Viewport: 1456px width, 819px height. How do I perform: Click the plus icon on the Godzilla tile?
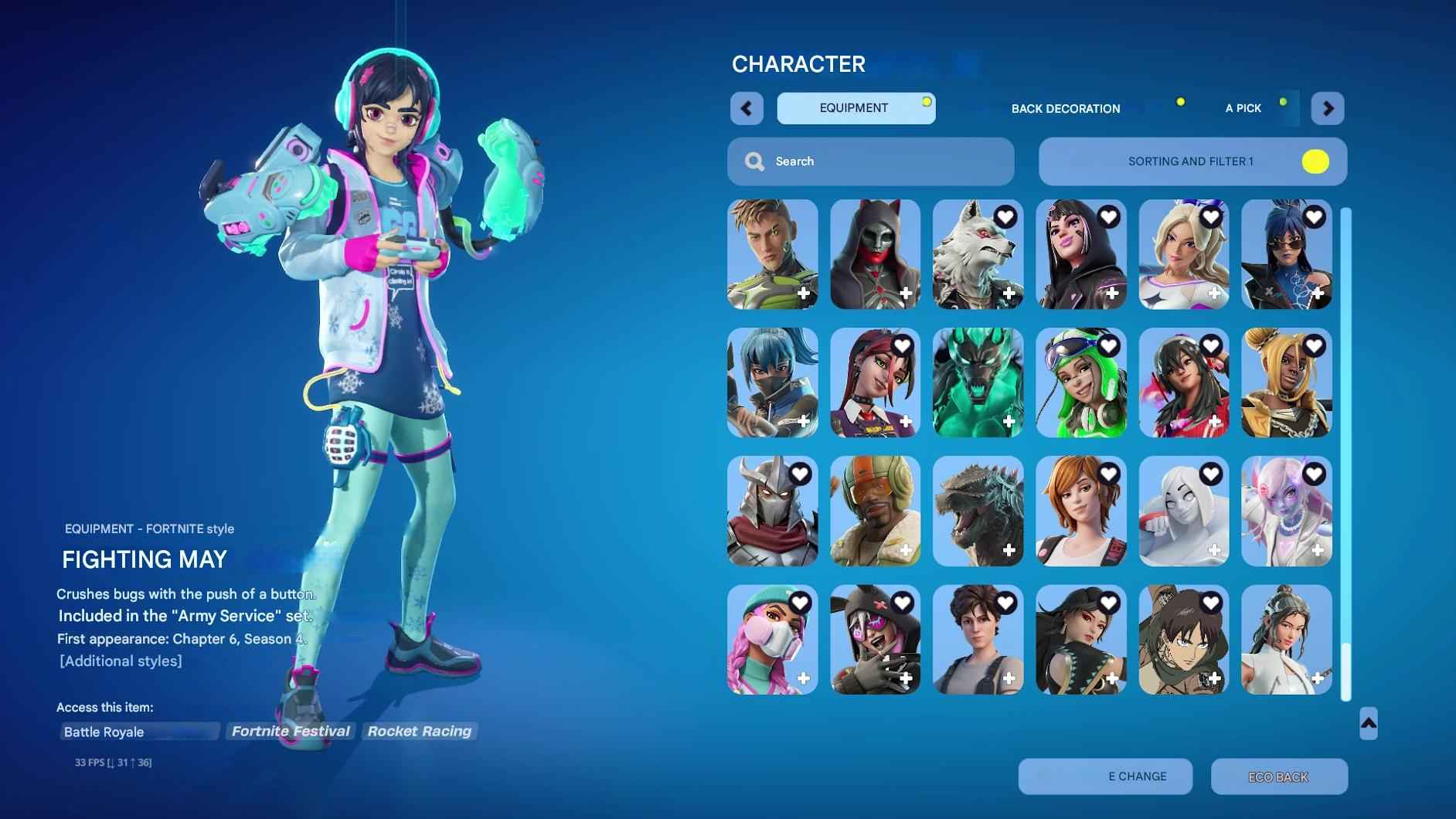(1009, 550)
